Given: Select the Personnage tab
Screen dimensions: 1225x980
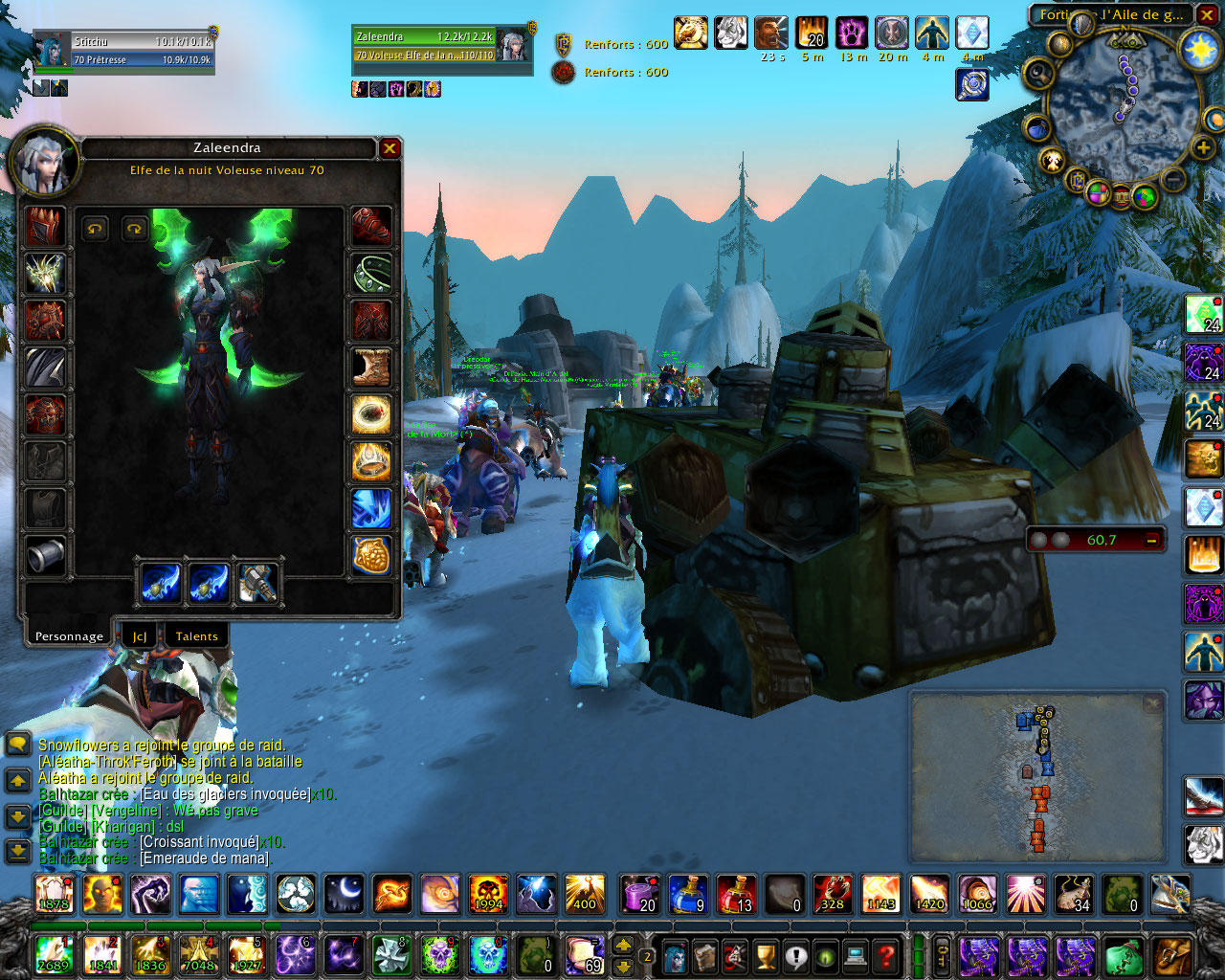Looking at the screenshot, I should pos(69,636).
